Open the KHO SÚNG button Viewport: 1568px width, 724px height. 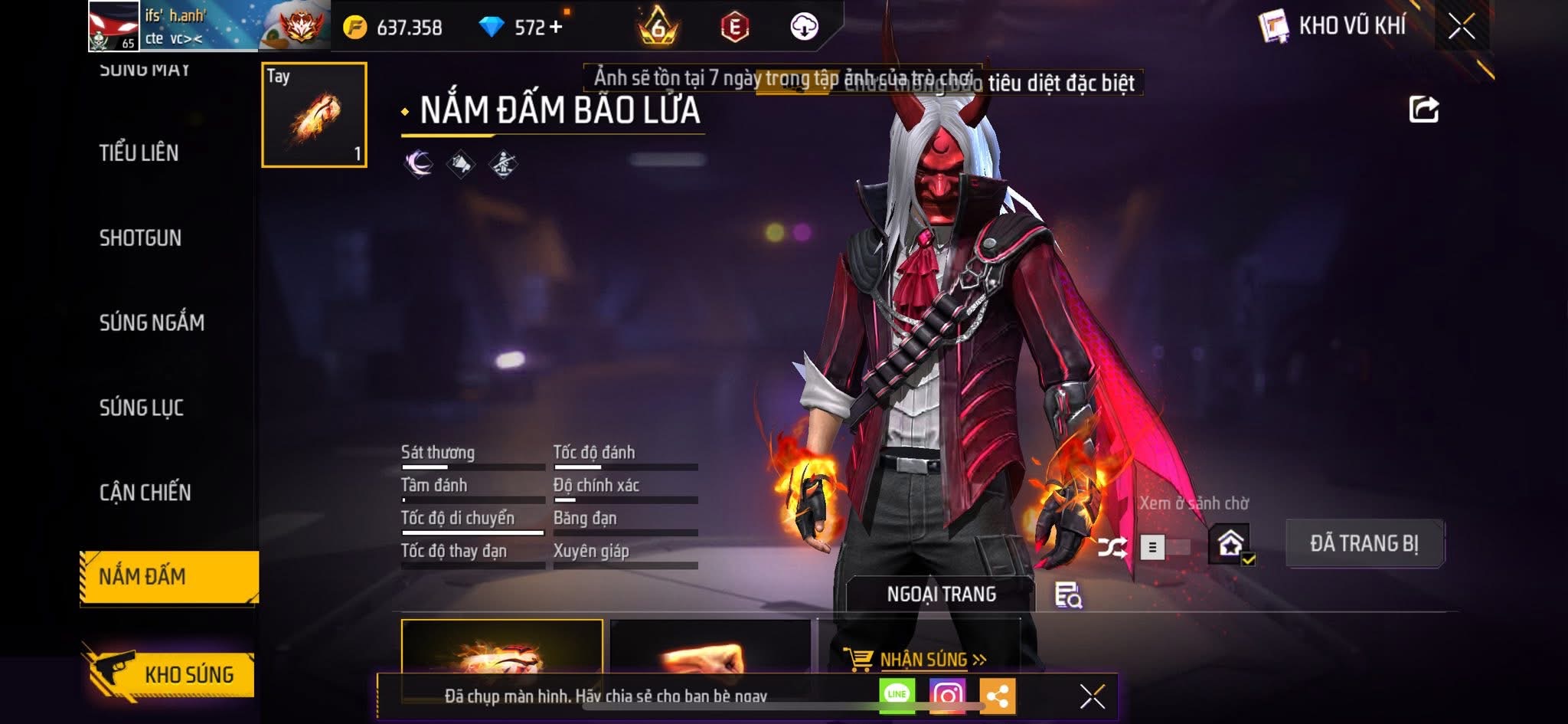tap(170, 674)
